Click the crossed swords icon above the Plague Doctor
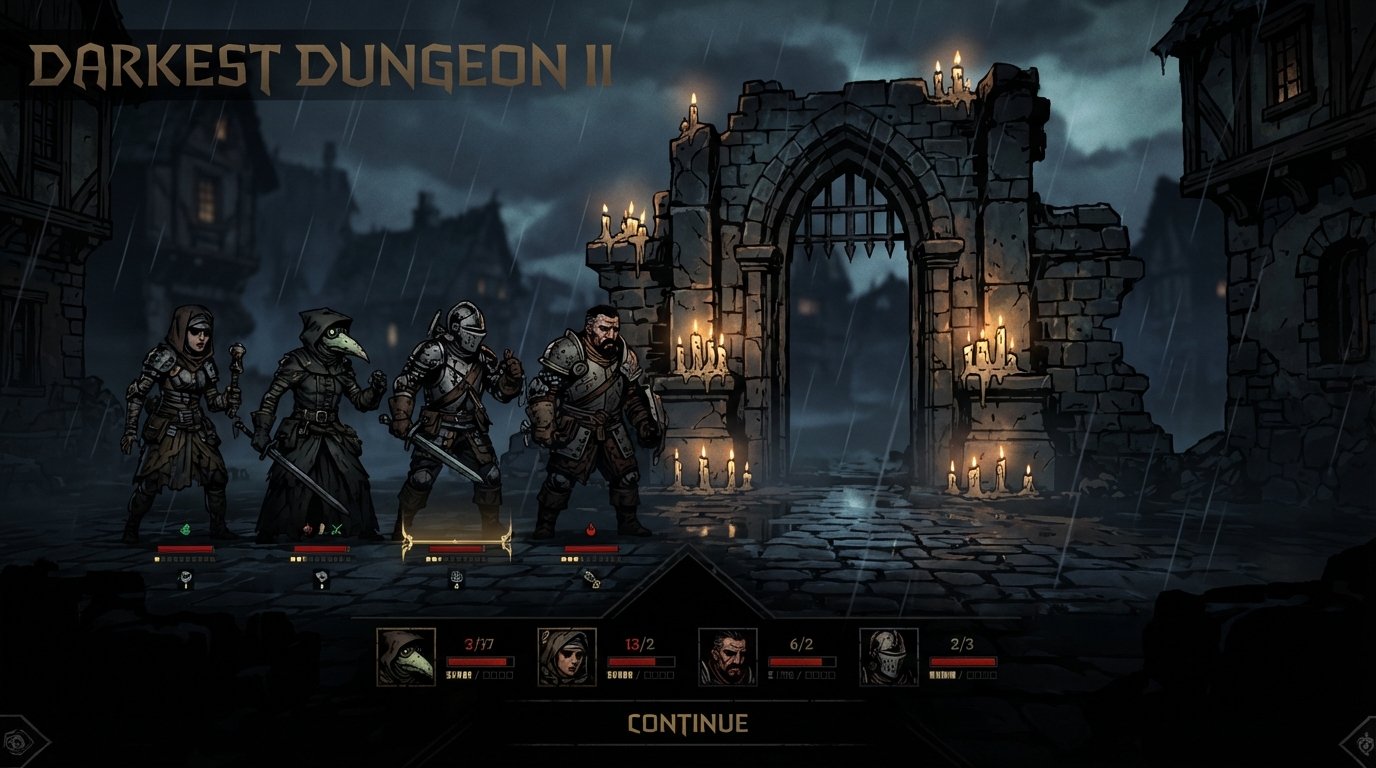The width and height of the screenshot is (1376, 768). pos(335,530)
